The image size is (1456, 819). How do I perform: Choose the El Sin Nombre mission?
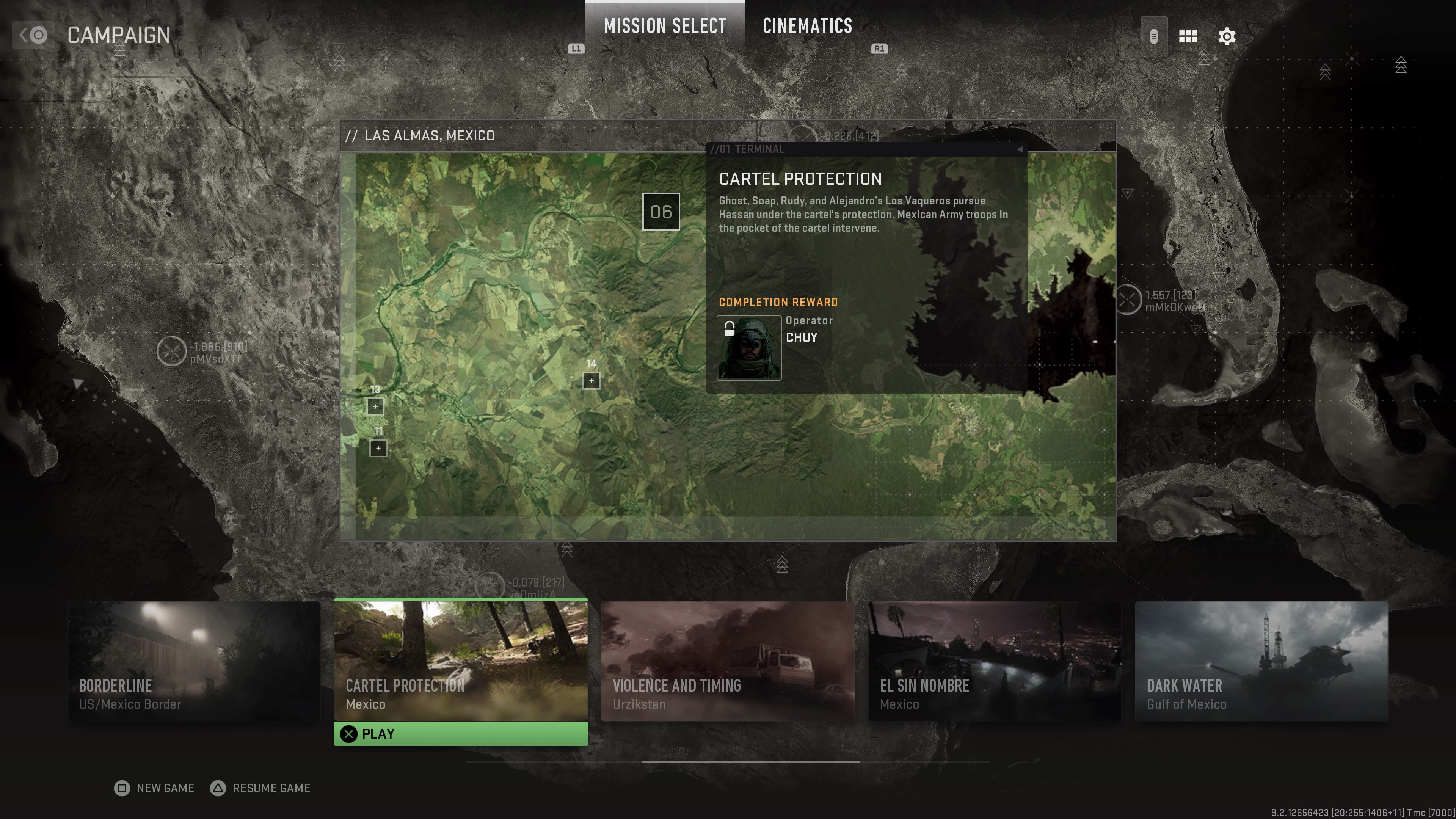pyautogui.click(x=994, y=660)
